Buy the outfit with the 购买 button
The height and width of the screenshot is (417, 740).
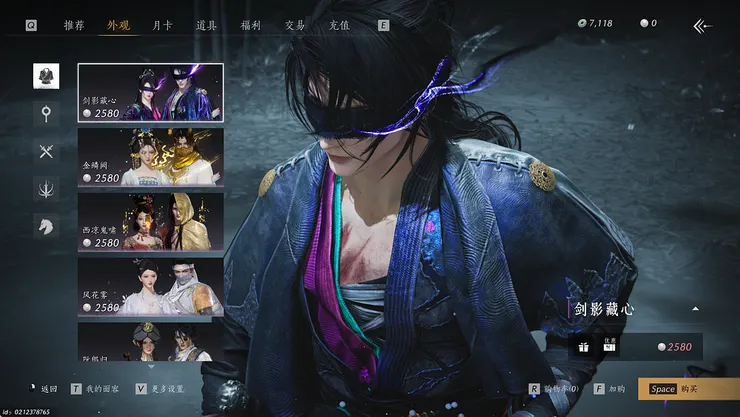tap(688, 389)
